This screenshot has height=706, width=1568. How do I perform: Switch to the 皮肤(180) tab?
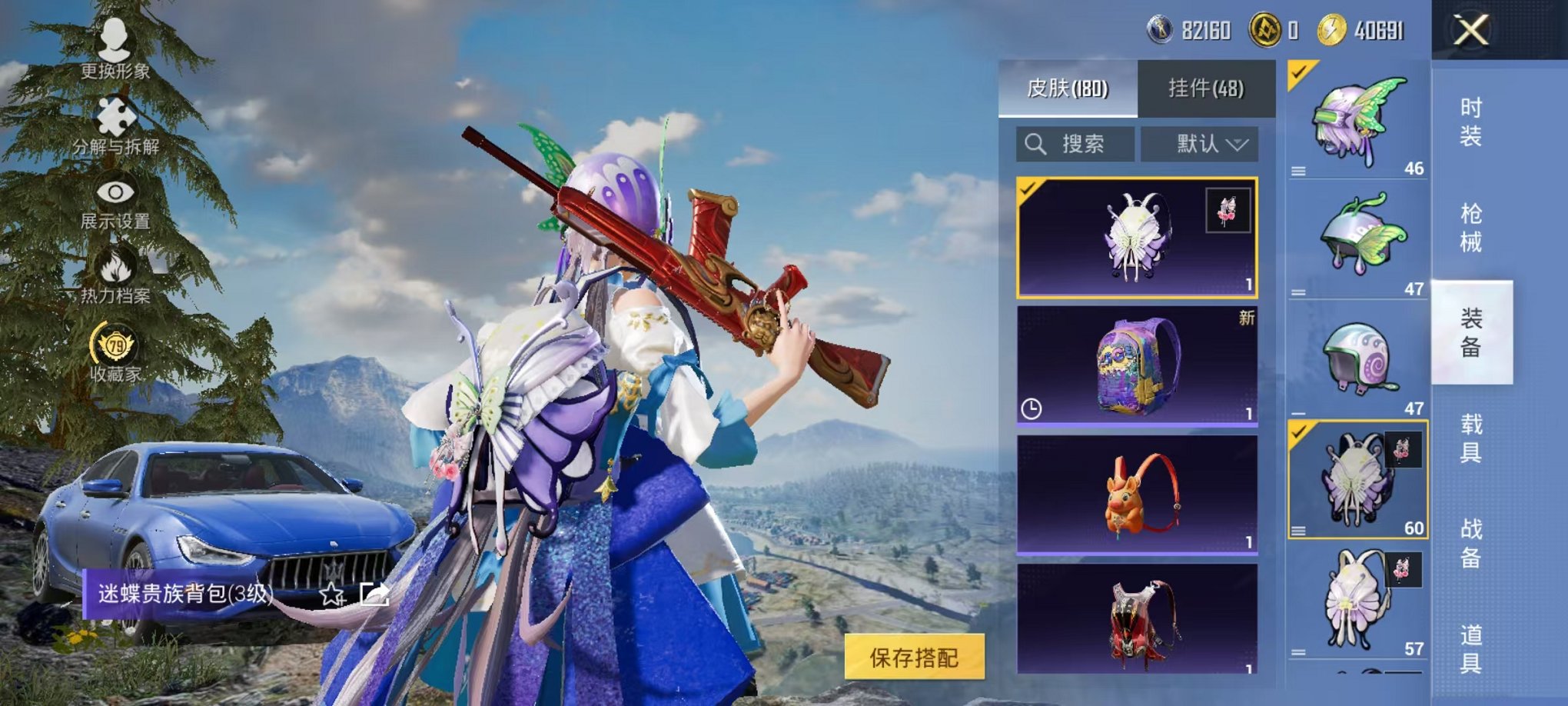point(1067,88)
